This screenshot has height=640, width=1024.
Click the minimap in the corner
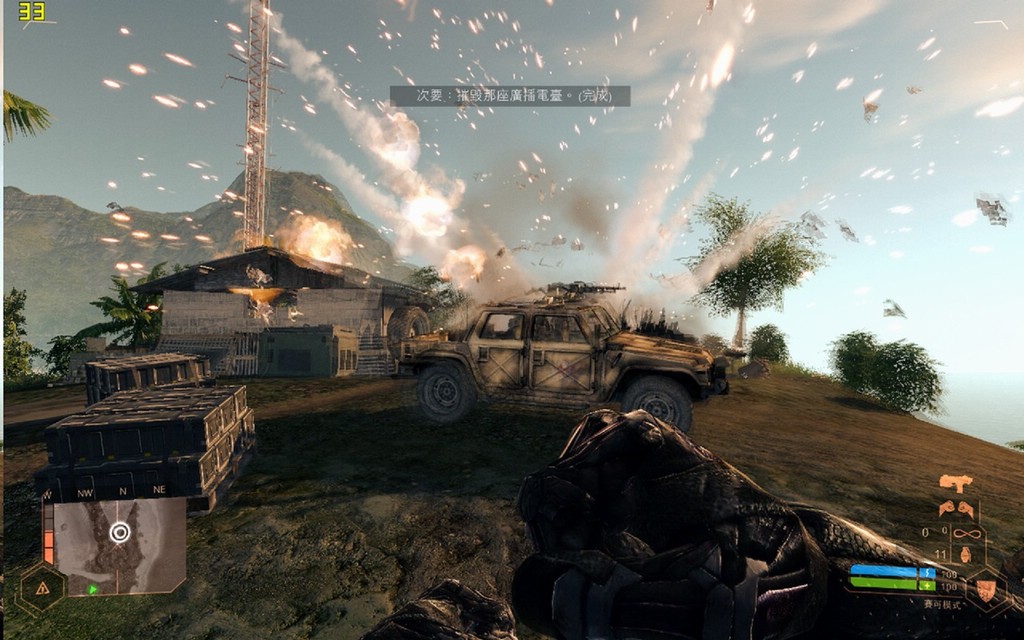pos(119,547)
